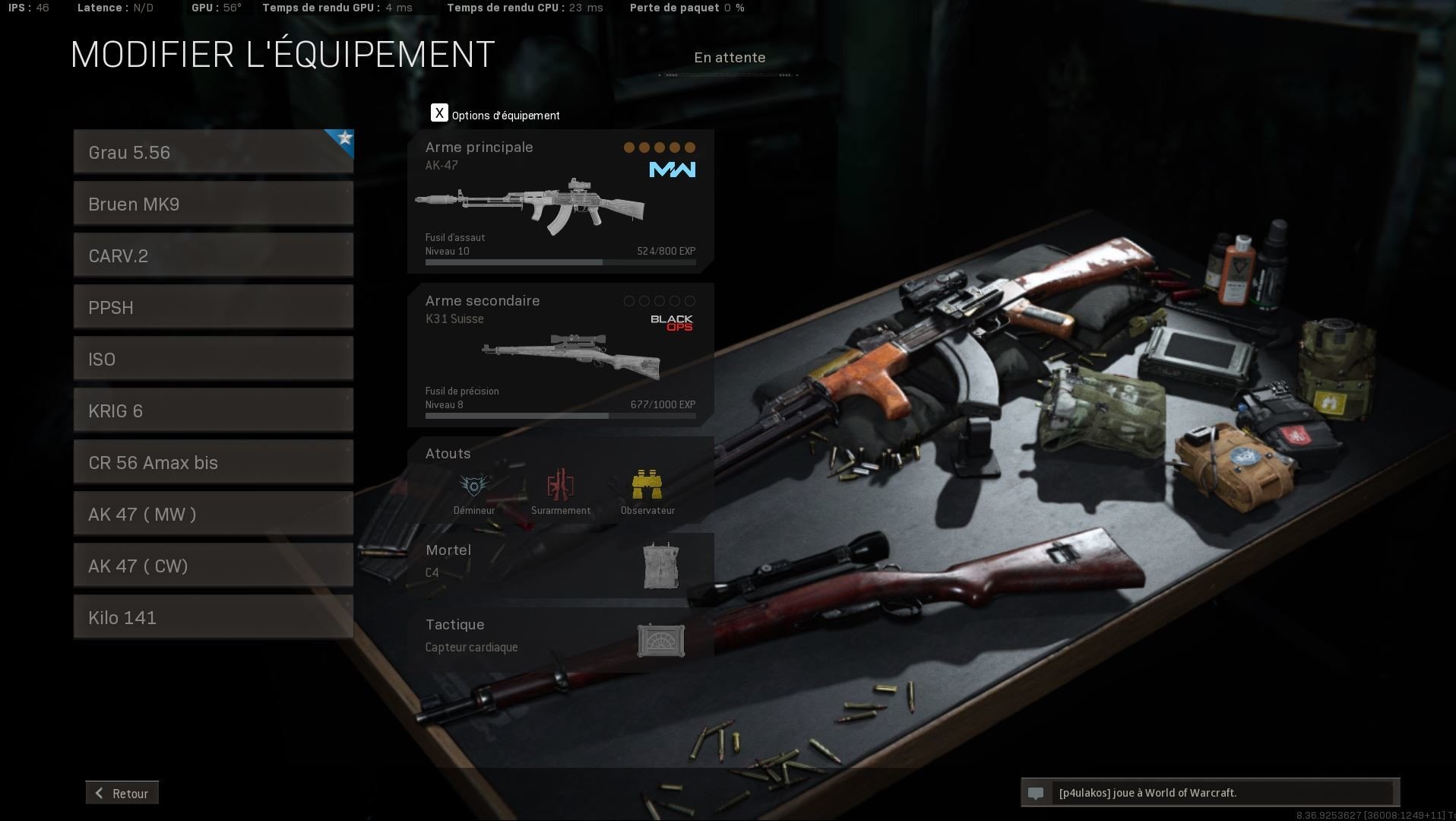Pick the ISO loadout
The image size is (1456, 821).
coord(213,359)
